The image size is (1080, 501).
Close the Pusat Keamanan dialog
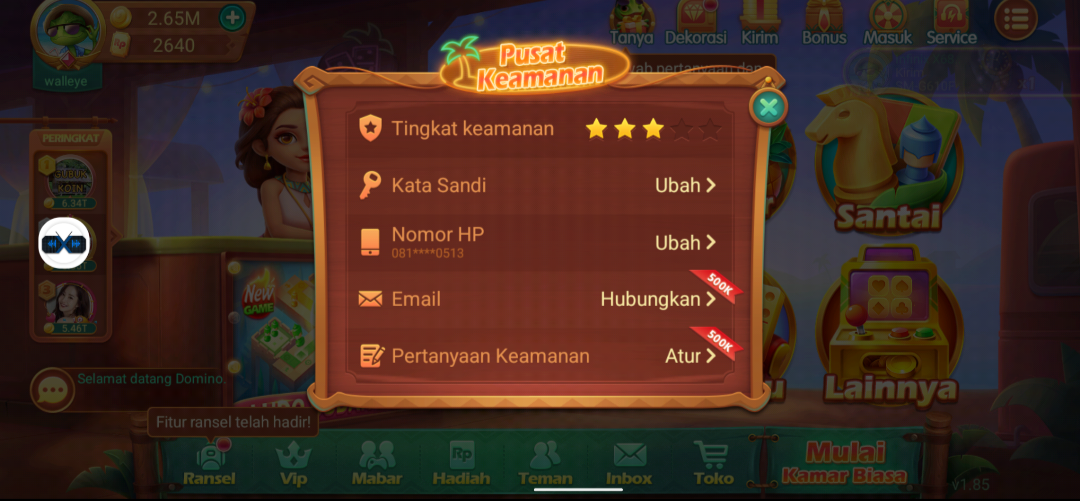(x=768, y=107)
